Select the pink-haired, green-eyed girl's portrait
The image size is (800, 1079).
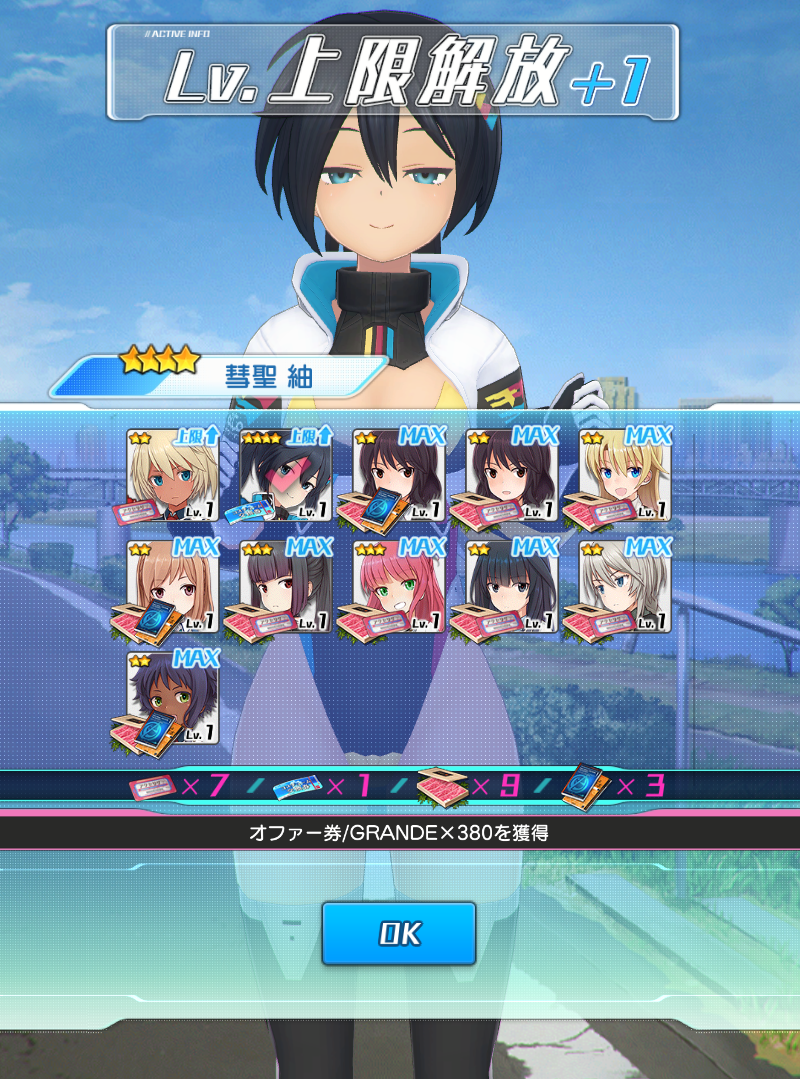[x=399, y=588]
